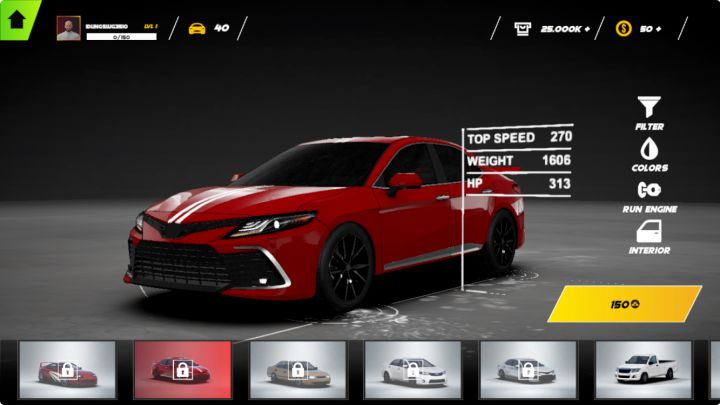Choose the highlighted red sedan thumbnail
The image size is (720, 405).
coord(182,369)
